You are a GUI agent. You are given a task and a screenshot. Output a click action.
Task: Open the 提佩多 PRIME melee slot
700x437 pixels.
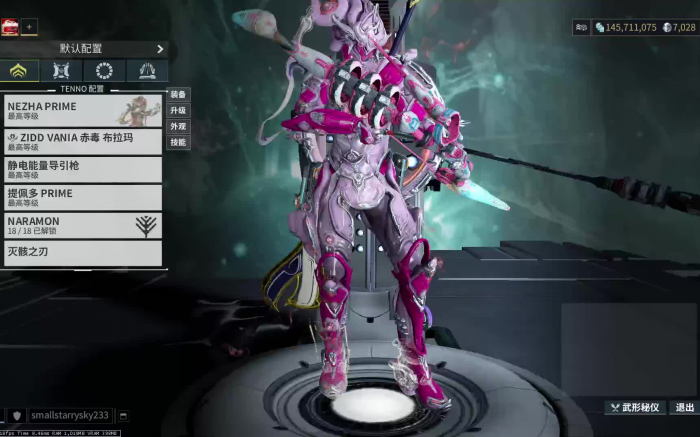tap(82, 197)
